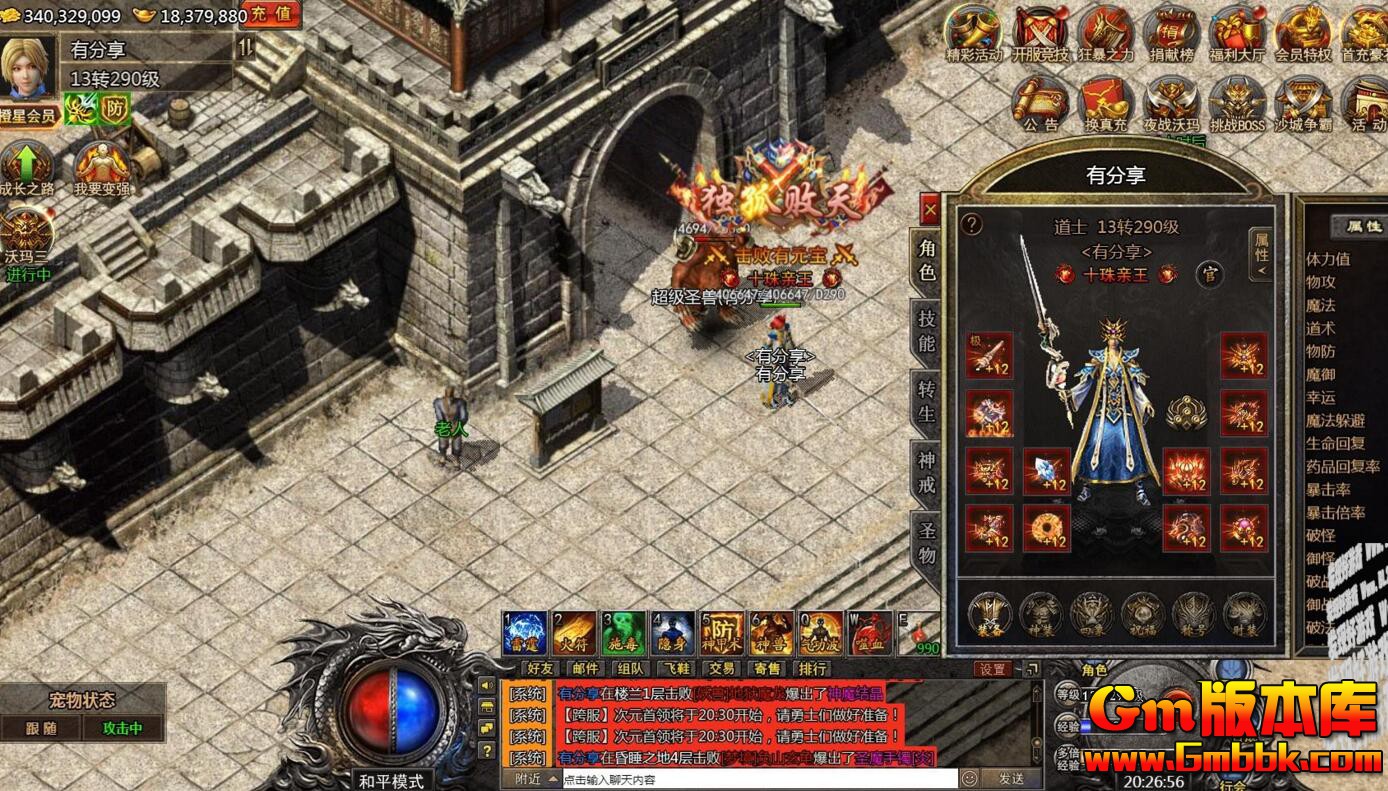
Task: Click the chat input field
Action: pos(755,778)
